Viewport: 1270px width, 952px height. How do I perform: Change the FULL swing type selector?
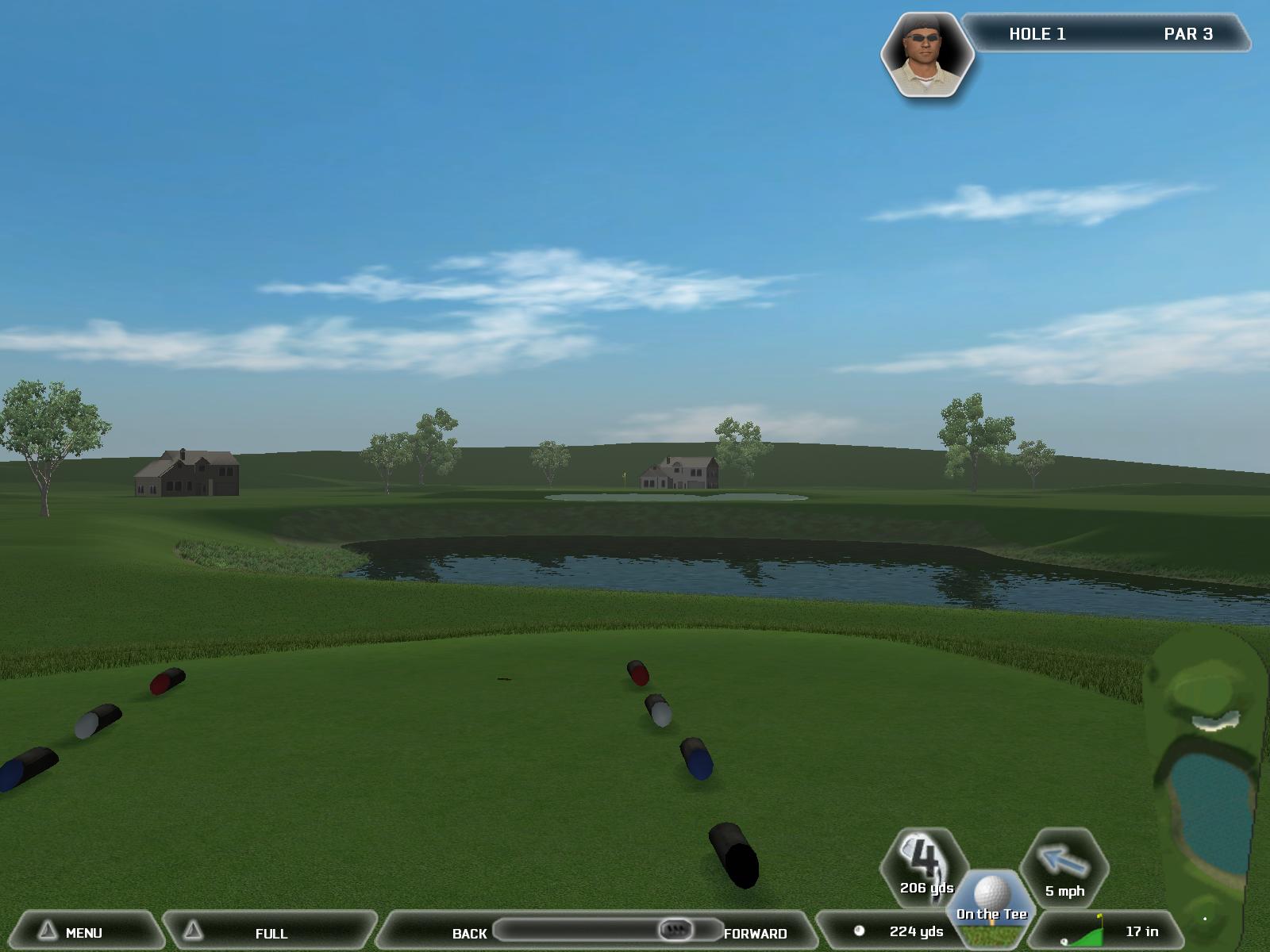(270, 932)
